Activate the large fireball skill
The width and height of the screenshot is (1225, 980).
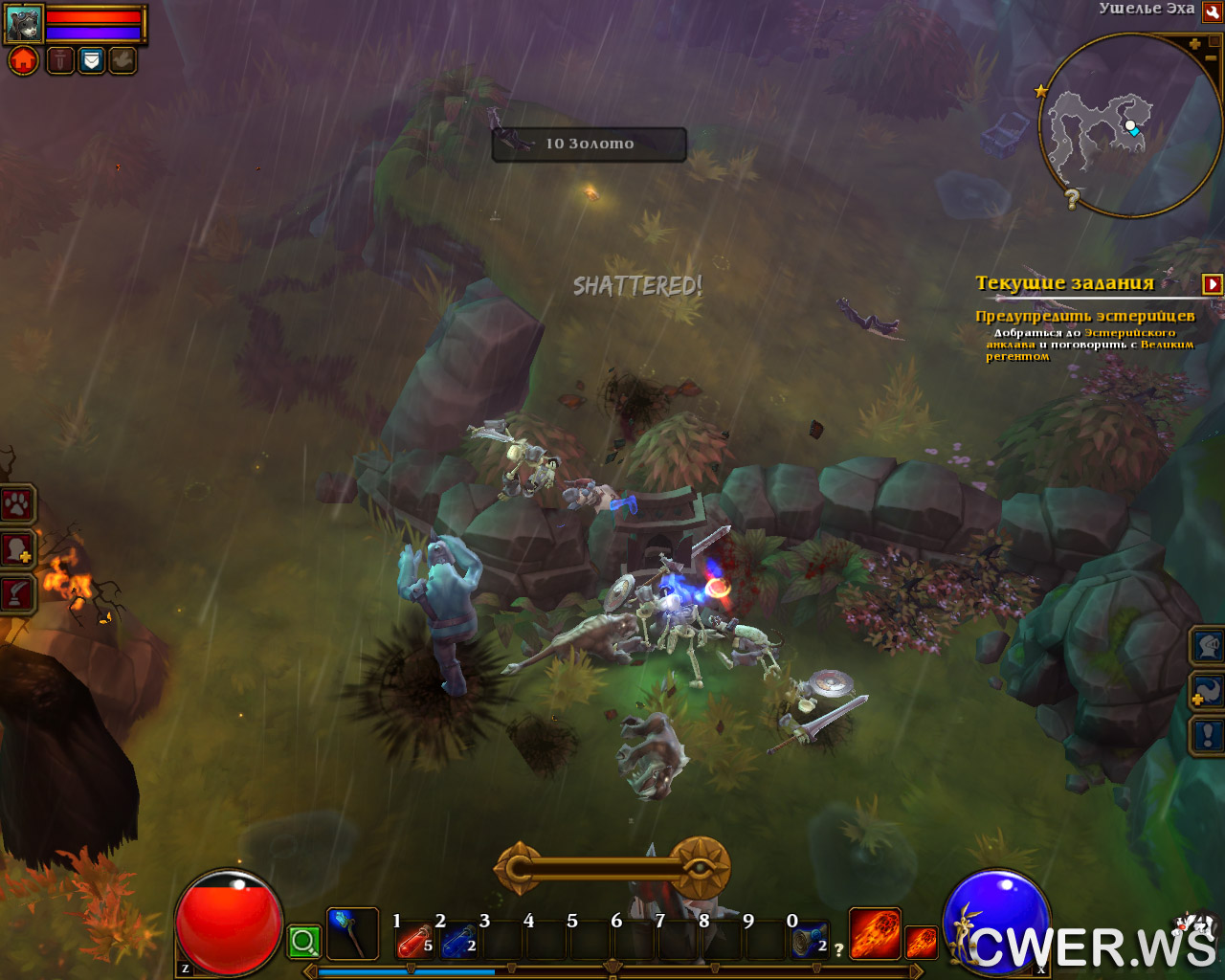click(x=875, y=933)
